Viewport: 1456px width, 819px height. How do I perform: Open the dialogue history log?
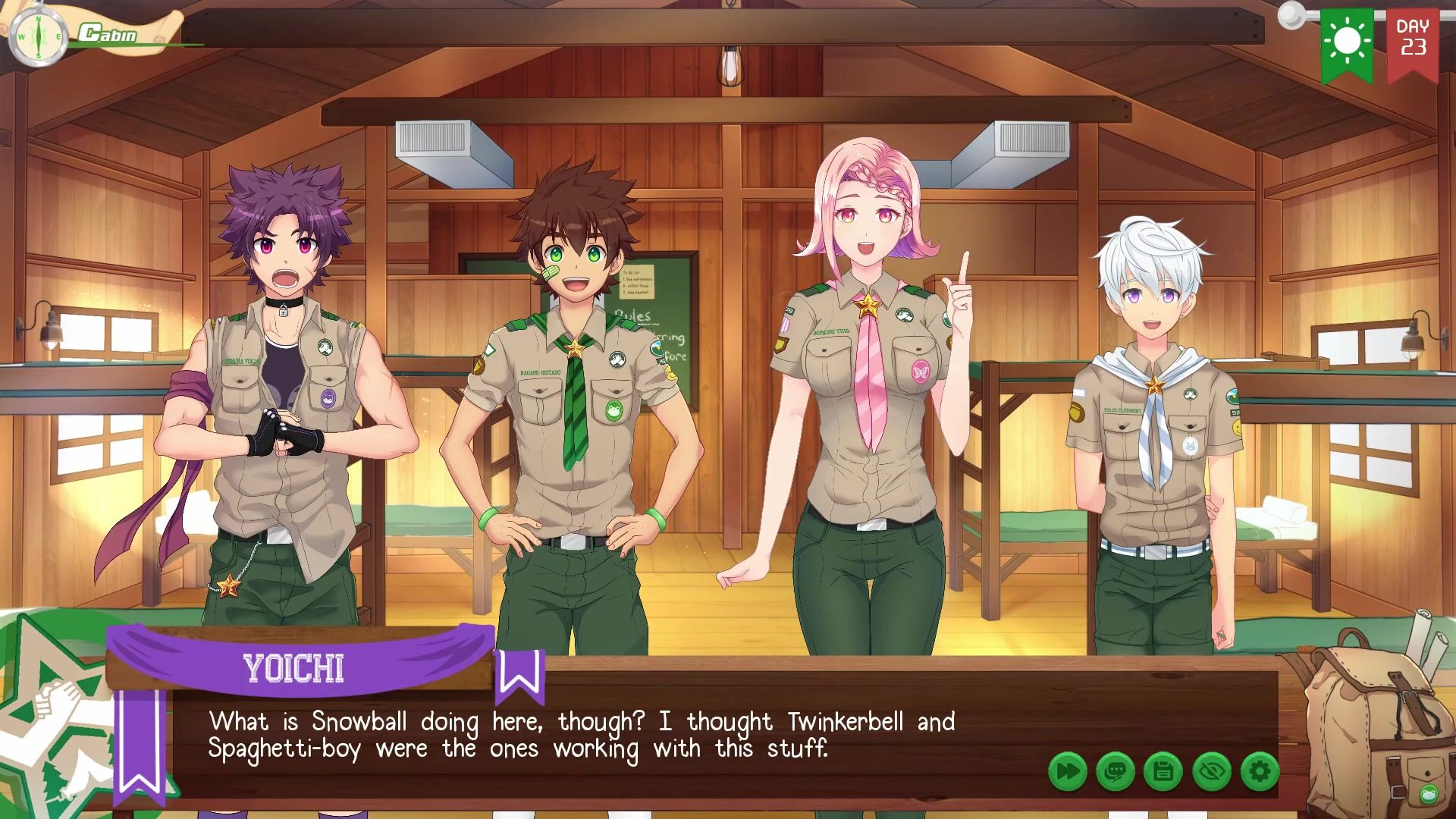[1116, 772]
